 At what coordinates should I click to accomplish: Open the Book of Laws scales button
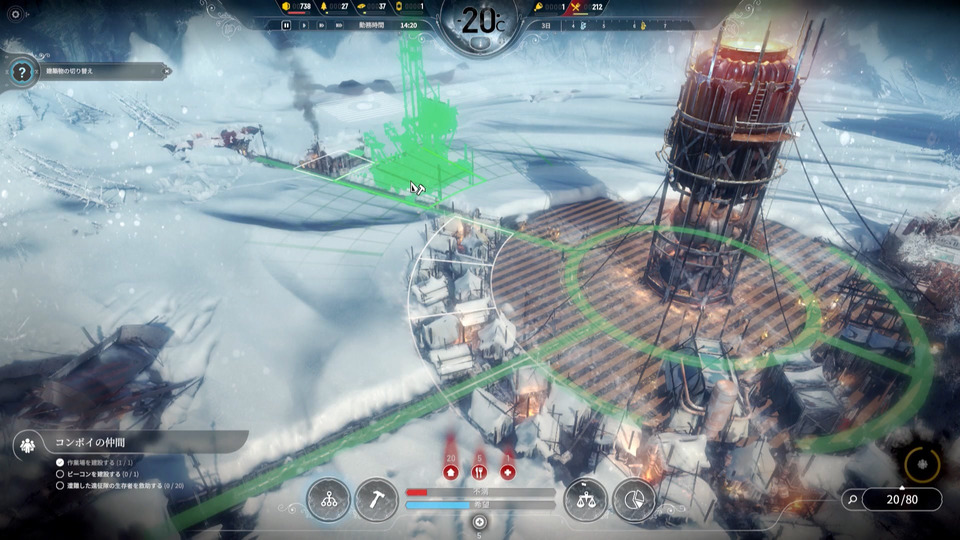[585, 500]
